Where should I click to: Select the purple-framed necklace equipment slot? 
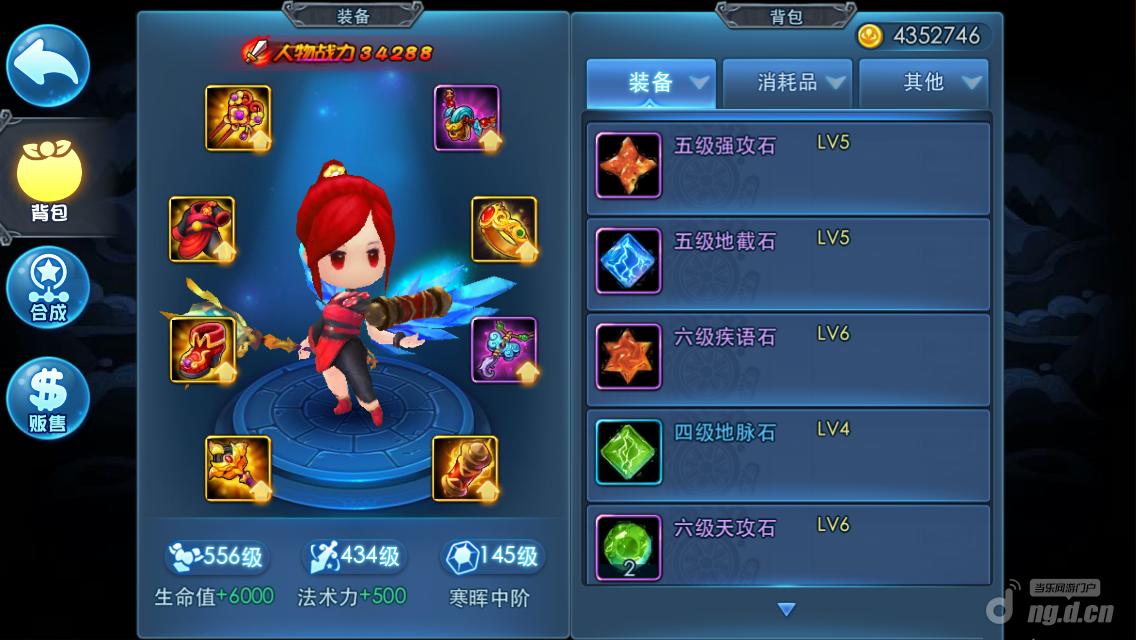[504, 350]
